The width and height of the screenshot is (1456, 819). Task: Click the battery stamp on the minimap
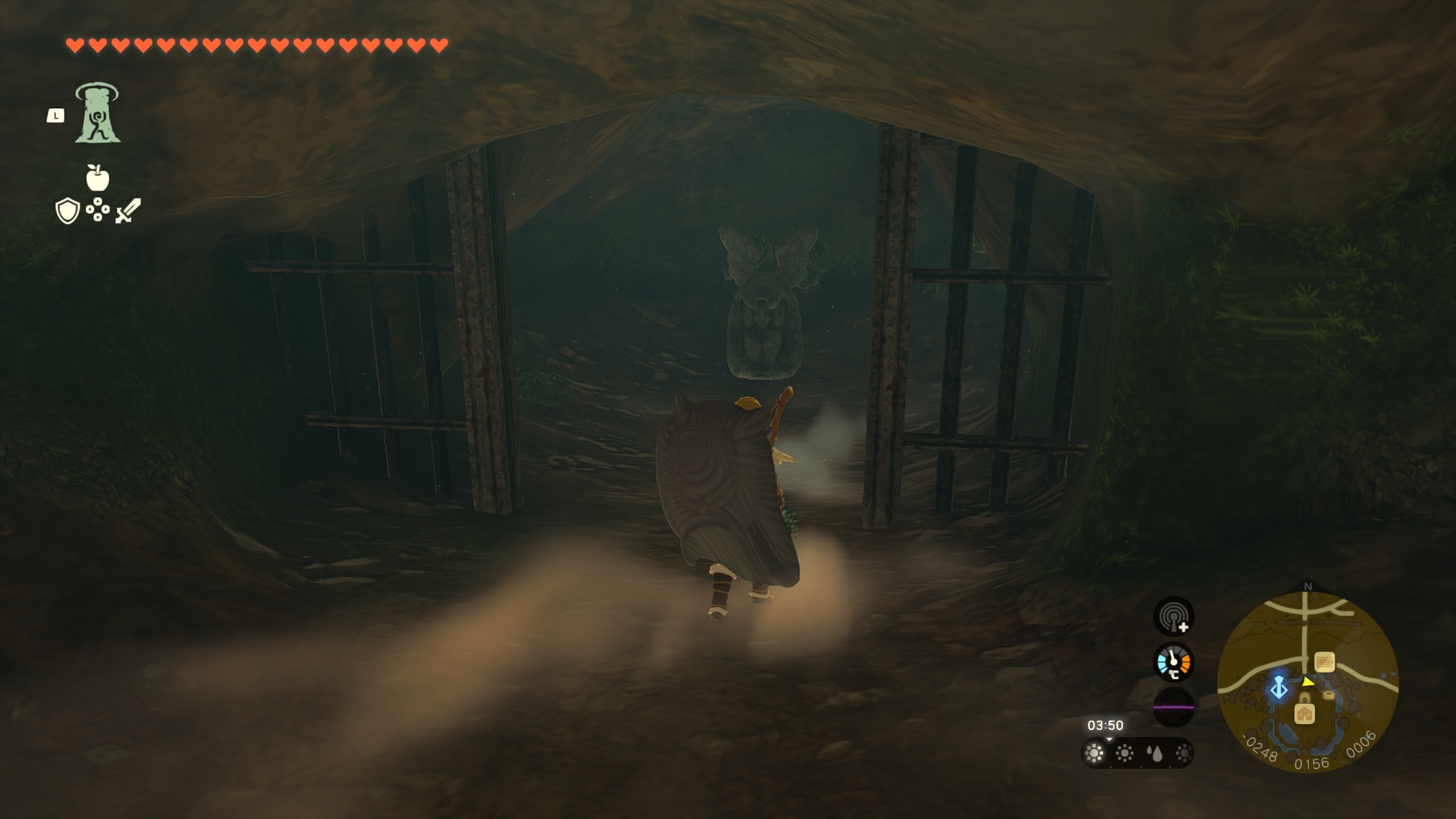(1325, 662)
